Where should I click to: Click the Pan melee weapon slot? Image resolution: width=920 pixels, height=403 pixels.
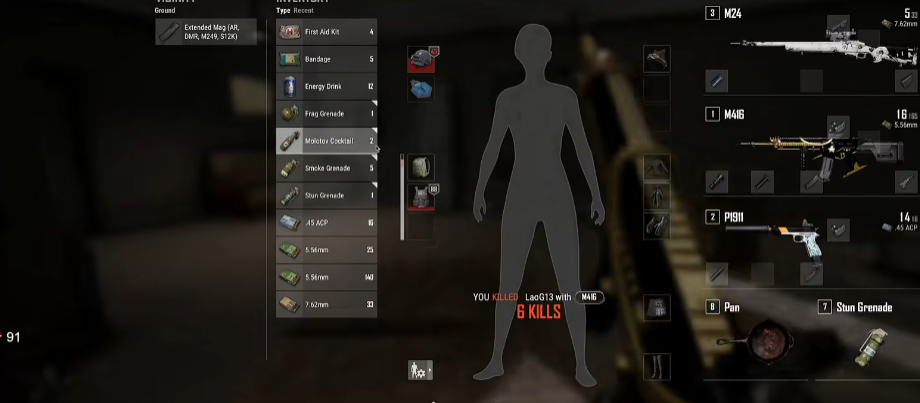757,340
